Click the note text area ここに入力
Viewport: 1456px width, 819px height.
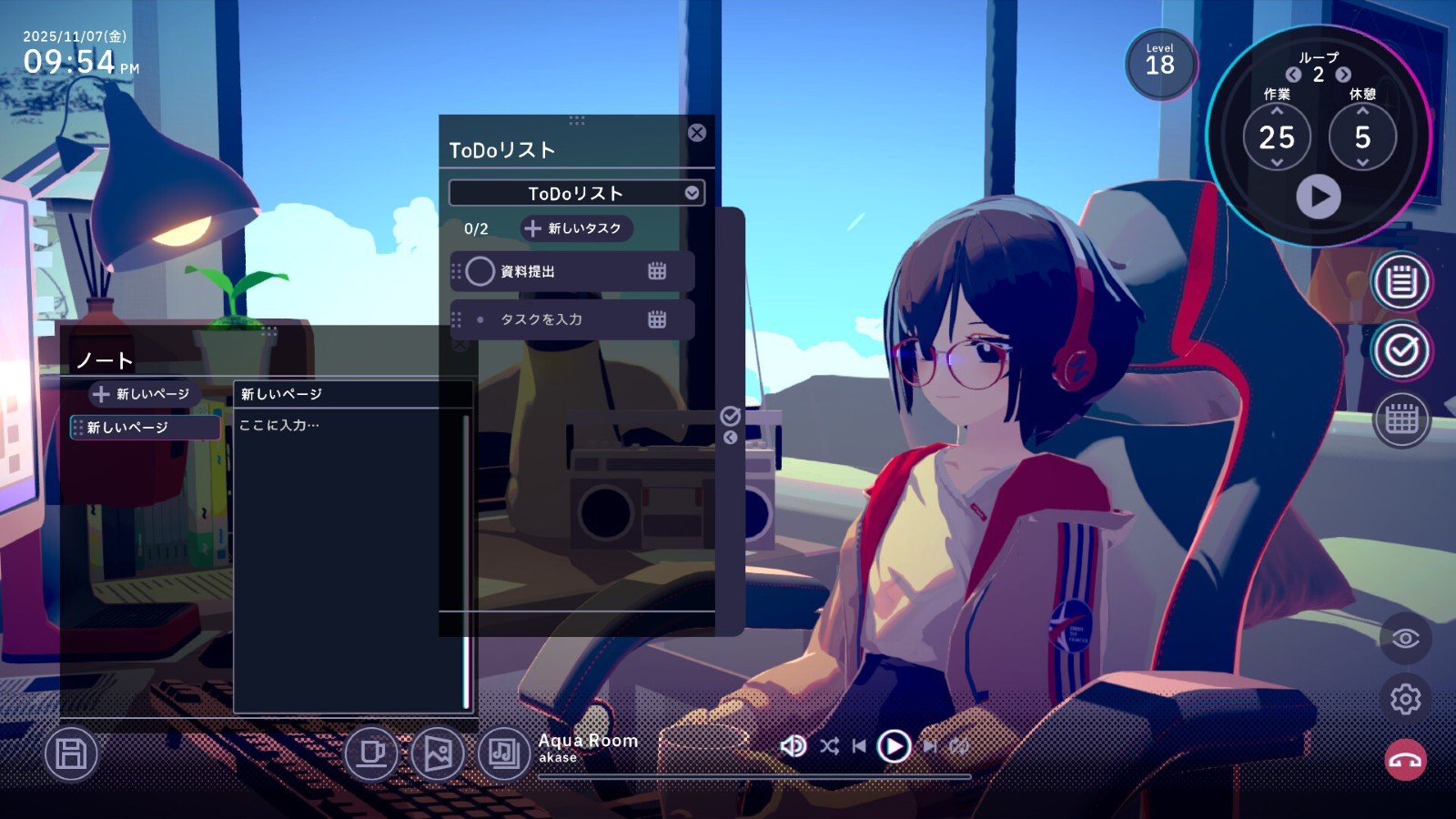[349, 546]
